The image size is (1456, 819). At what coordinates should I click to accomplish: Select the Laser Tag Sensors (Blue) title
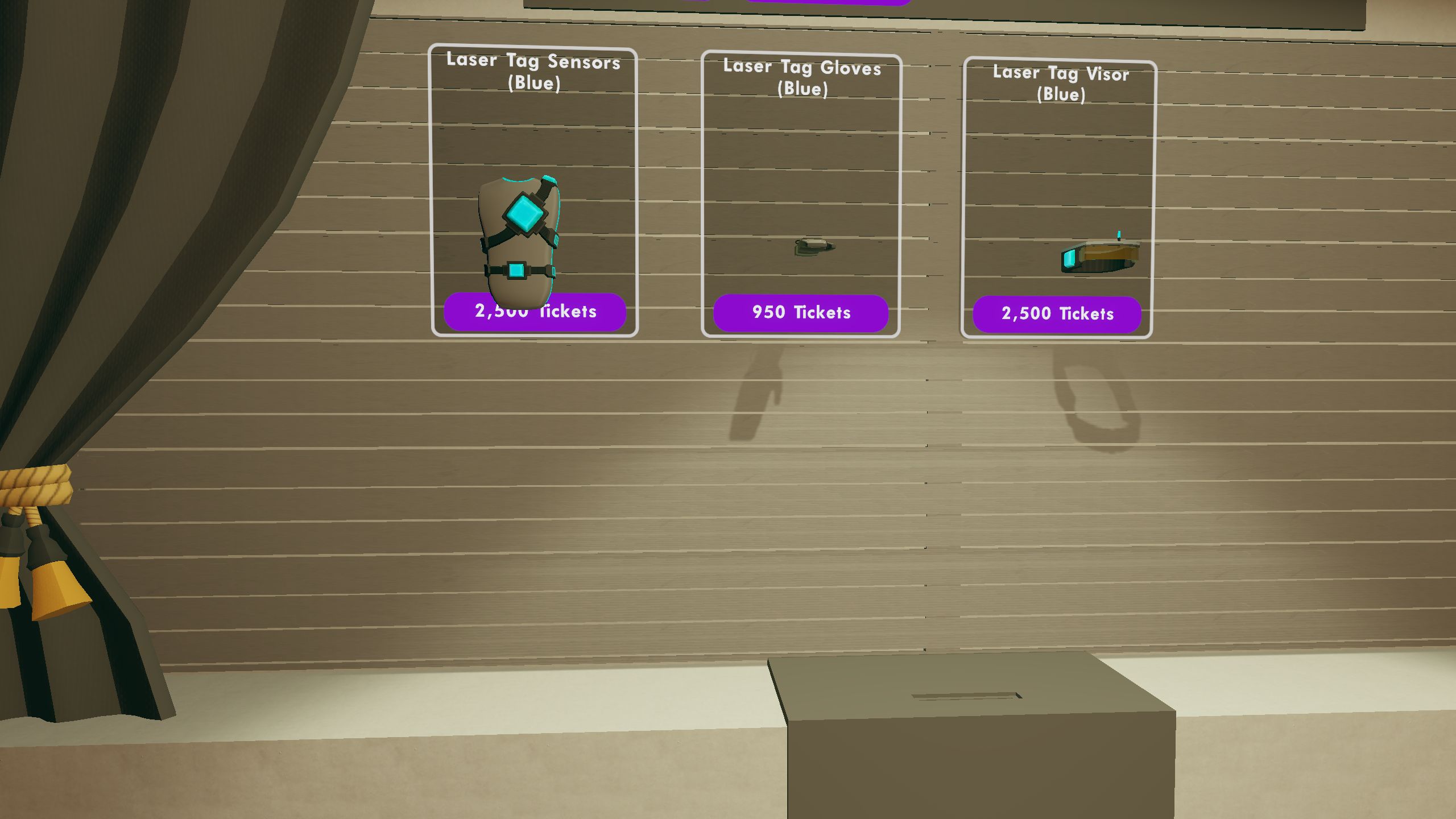click(x=533, y=74)
